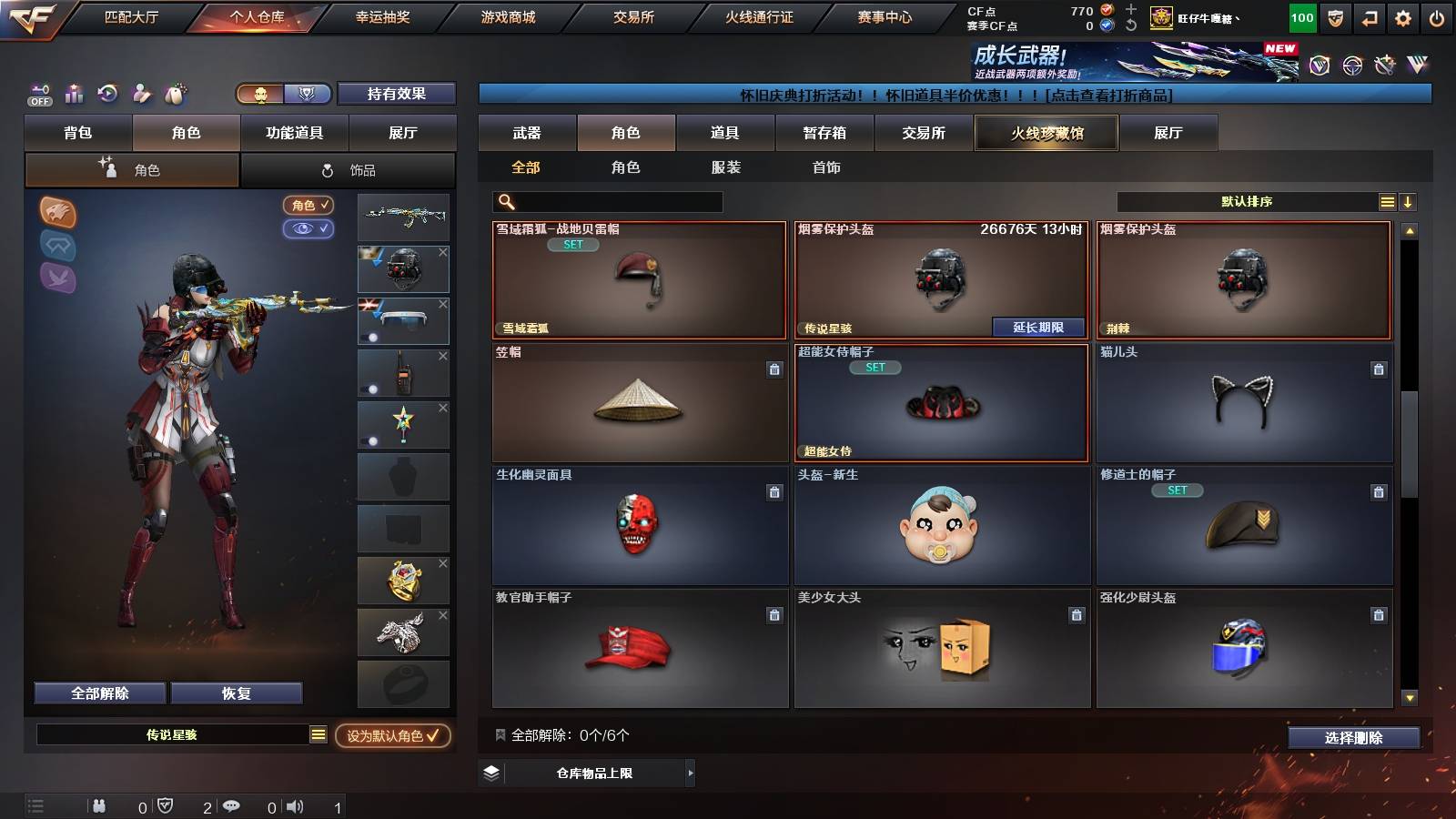Click the sort direction arrow beside 默认排序
The image size is (1456, 819).
click(x=1409, y=201)
